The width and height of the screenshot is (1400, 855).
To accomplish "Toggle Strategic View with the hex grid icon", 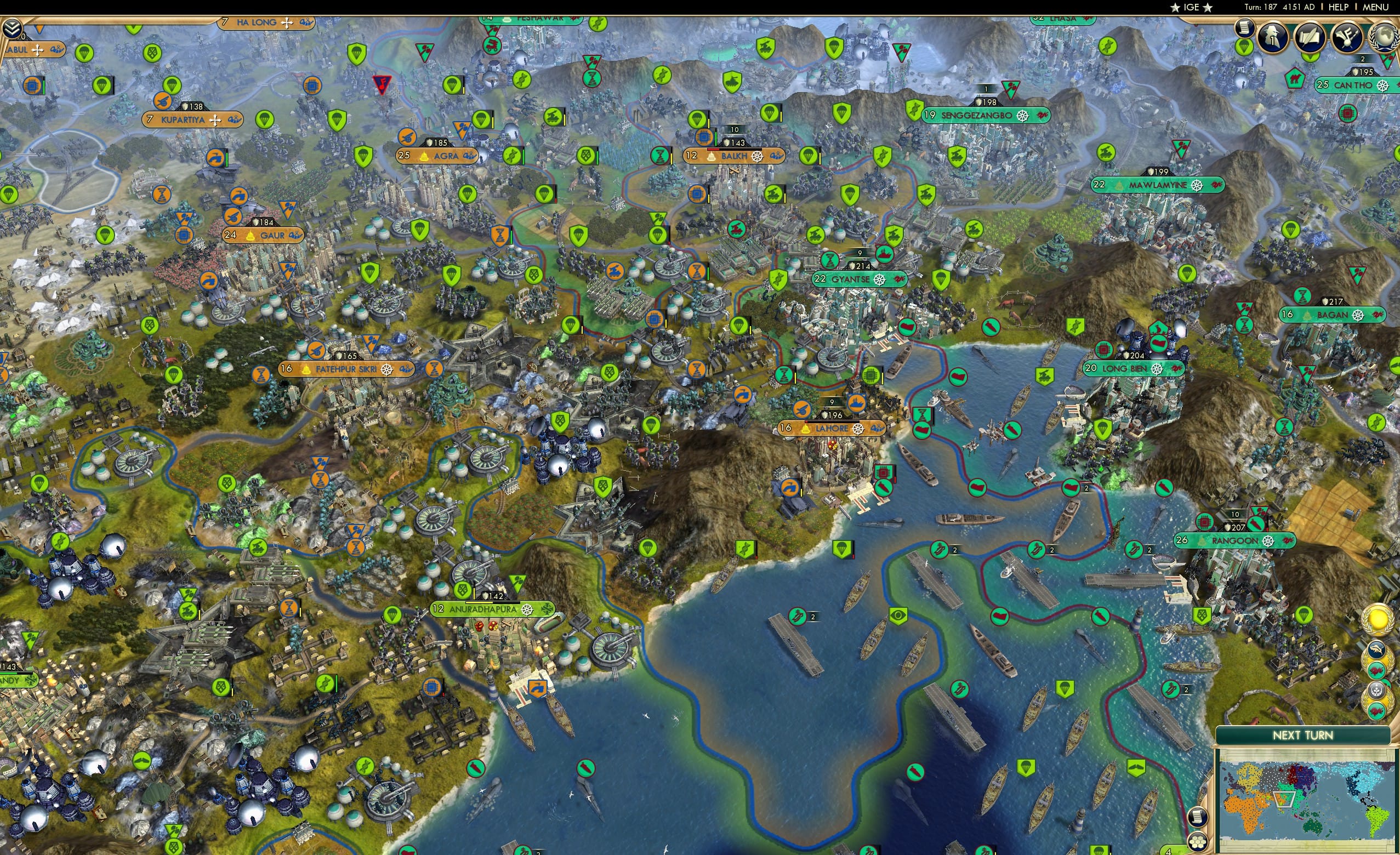I will tap(1198, 842).
